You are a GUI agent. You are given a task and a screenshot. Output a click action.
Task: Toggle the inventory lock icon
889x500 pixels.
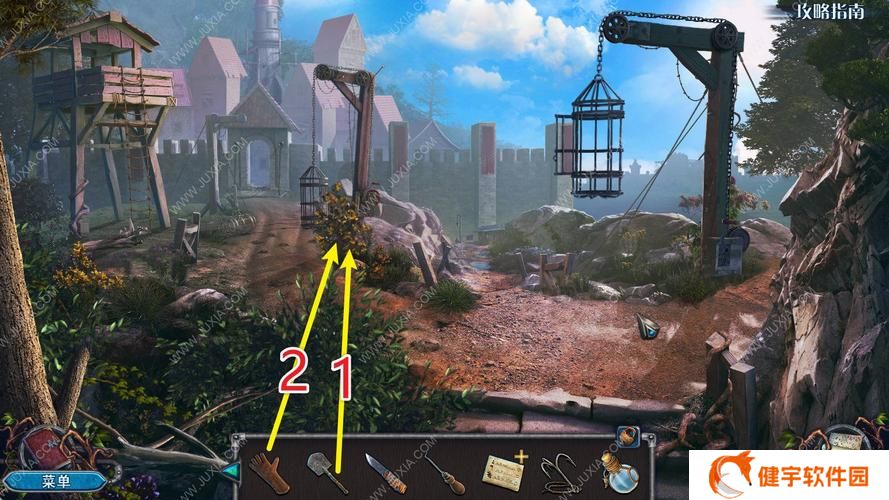tap(627, 436)
